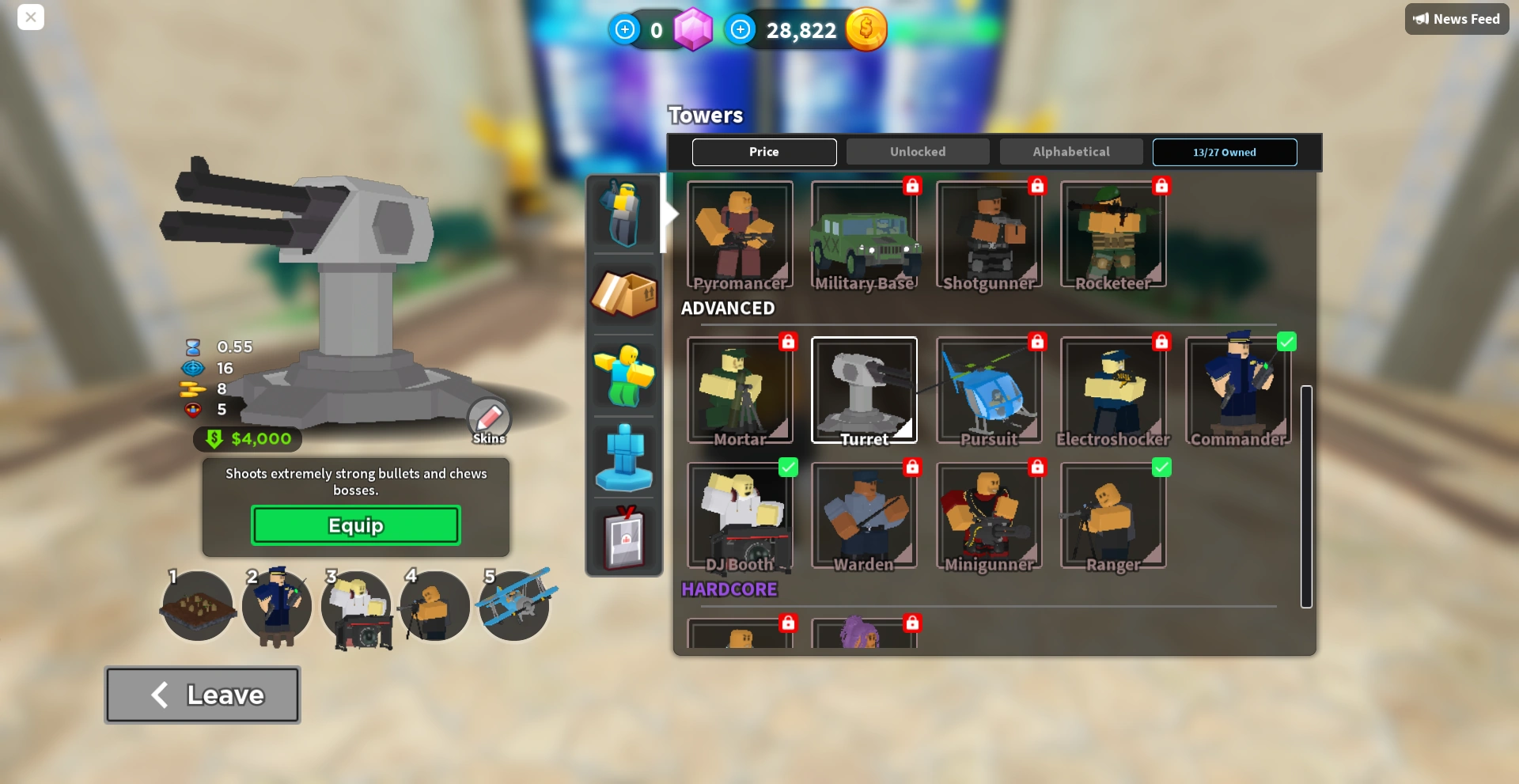Click the white arrow beside the Towers sidebar
Image resolution: width=1519 pixels, height=784 pixels.
point(669,213)
